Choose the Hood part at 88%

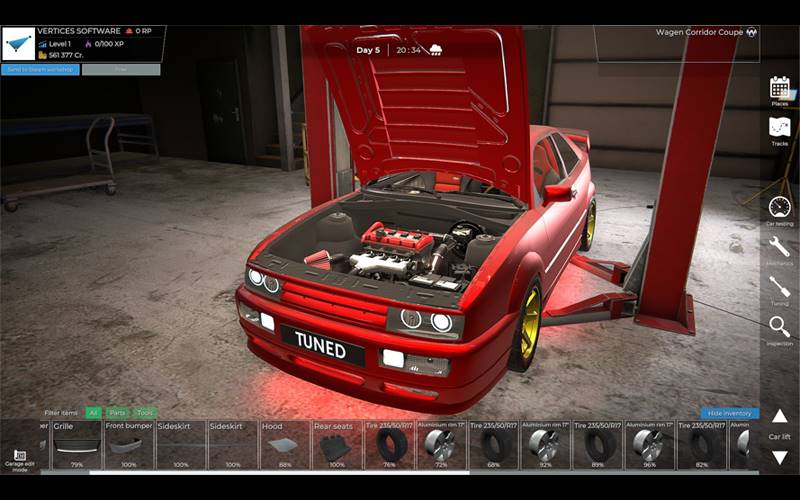pyautogui.click(x=285, y=445)
